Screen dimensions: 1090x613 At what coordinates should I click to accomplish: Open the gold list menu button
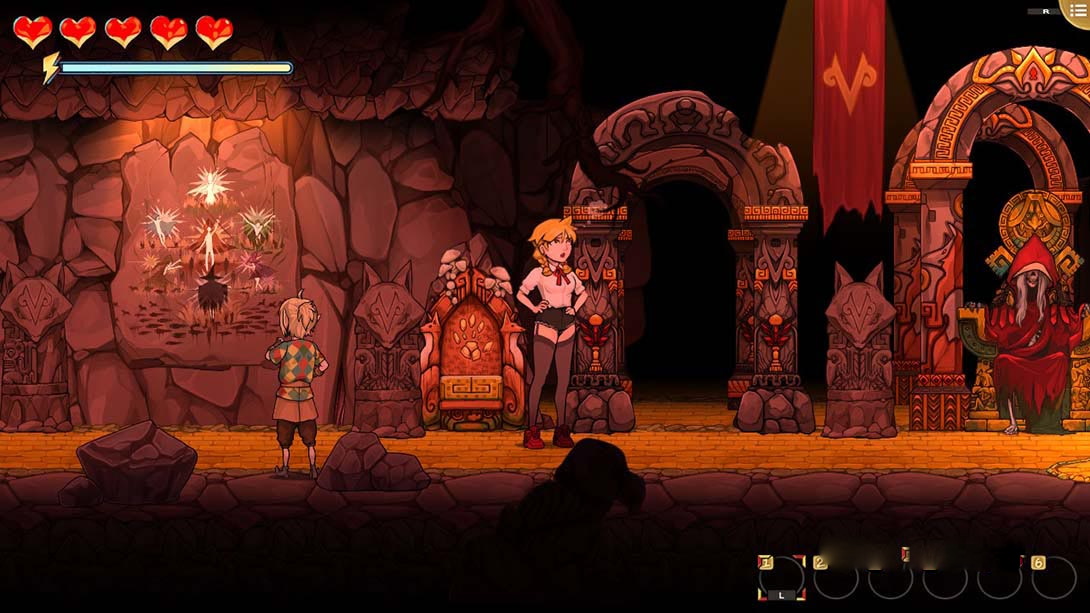(1077, 12)
